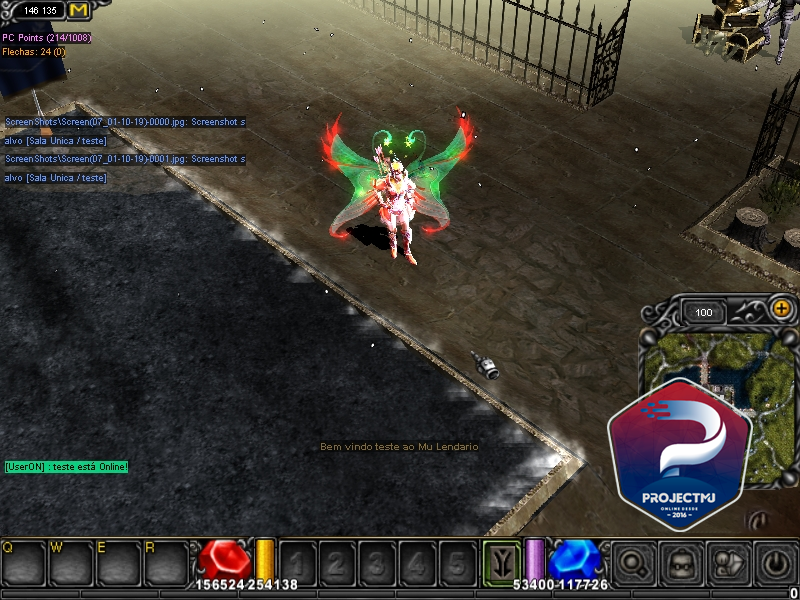
Task: Click the ProjectMJ logo badge
Action: 680,445
